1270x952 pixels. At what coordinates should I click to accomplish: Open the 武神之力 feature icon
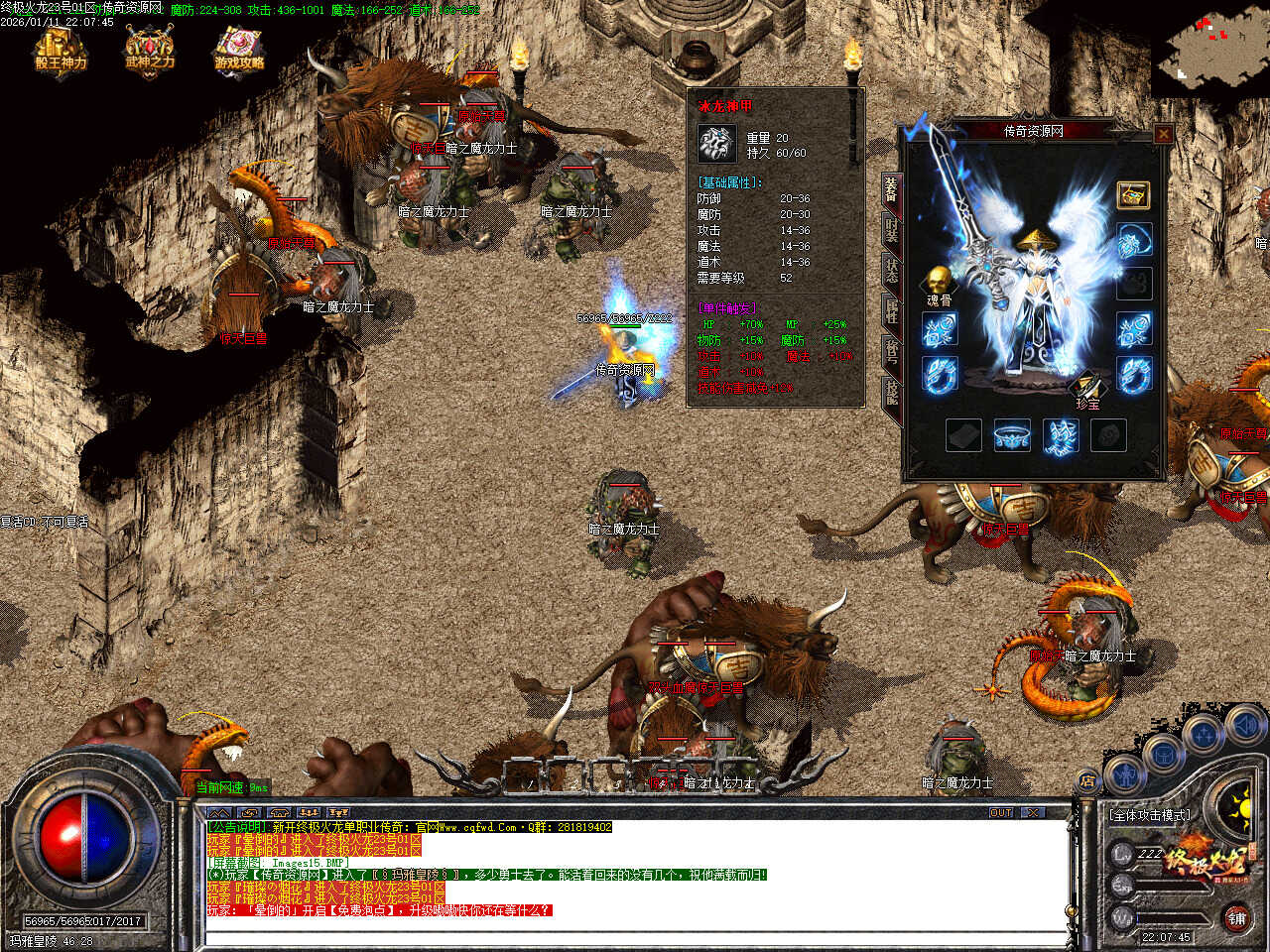[x=150, y=52]
